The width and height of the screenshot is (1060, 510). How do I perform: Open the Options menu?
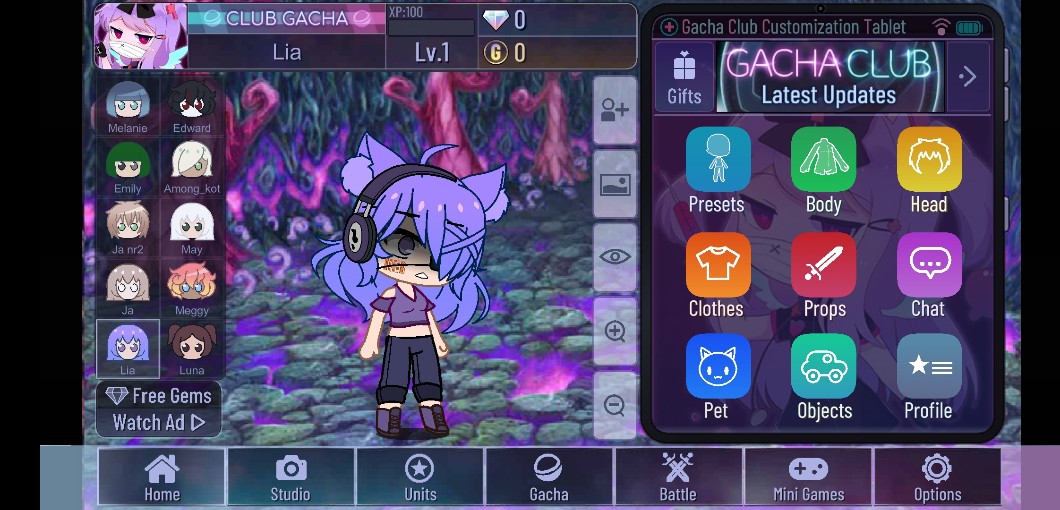tap(937, 477)
